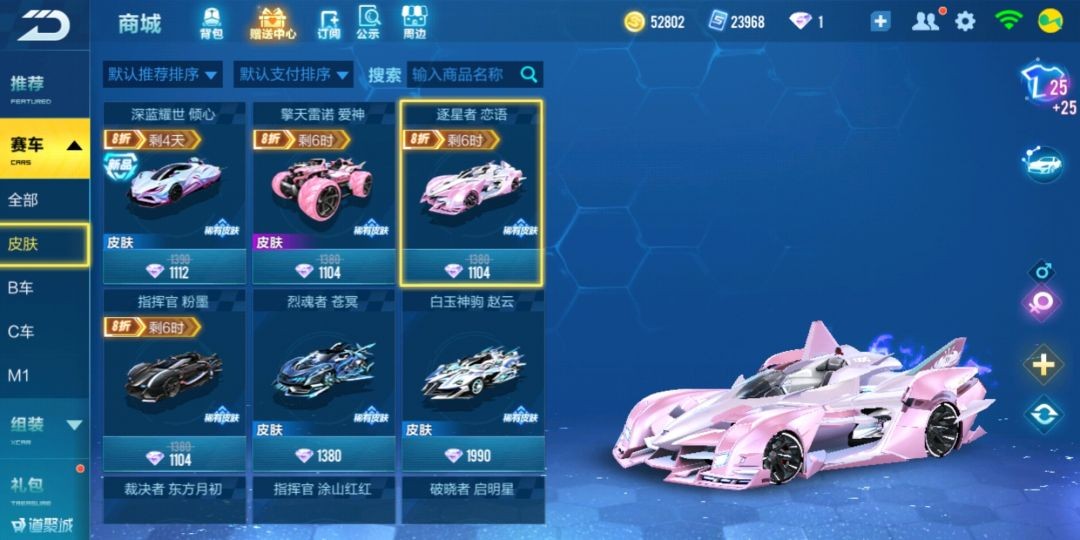Open the 背包 backpack page
Viewport: 1080px width, 540px height.
point(211,22)
